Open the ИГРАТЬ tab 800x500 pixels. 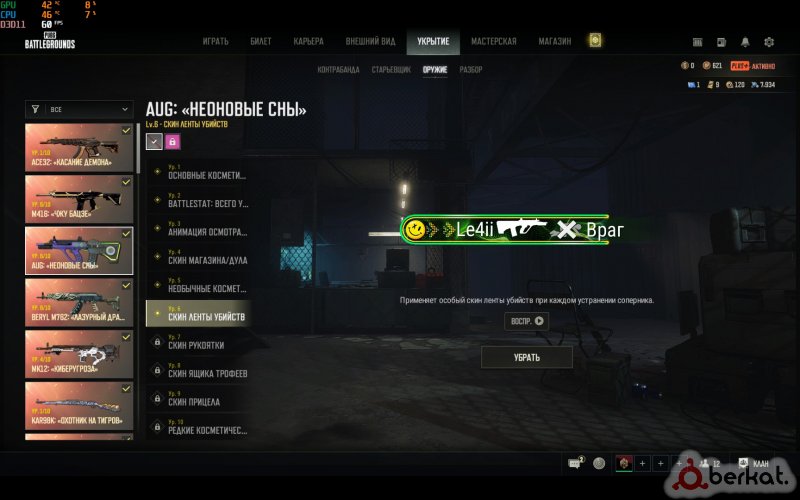216,41
